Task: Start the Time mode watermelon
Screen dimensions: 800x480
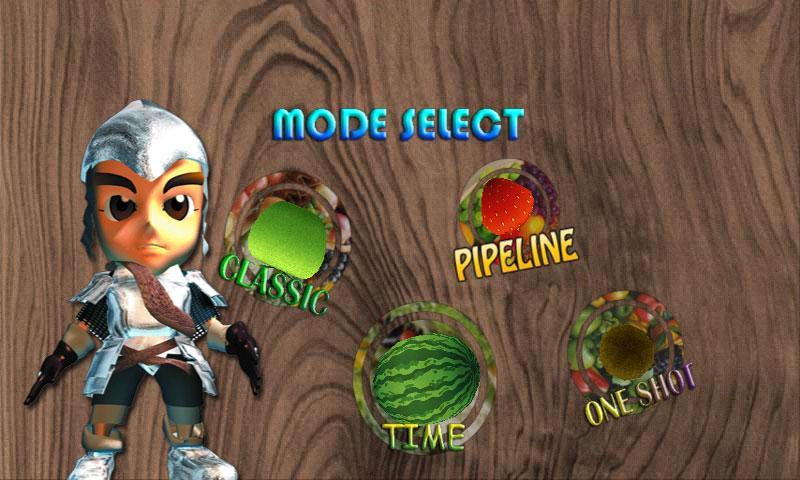Action: 425,375
